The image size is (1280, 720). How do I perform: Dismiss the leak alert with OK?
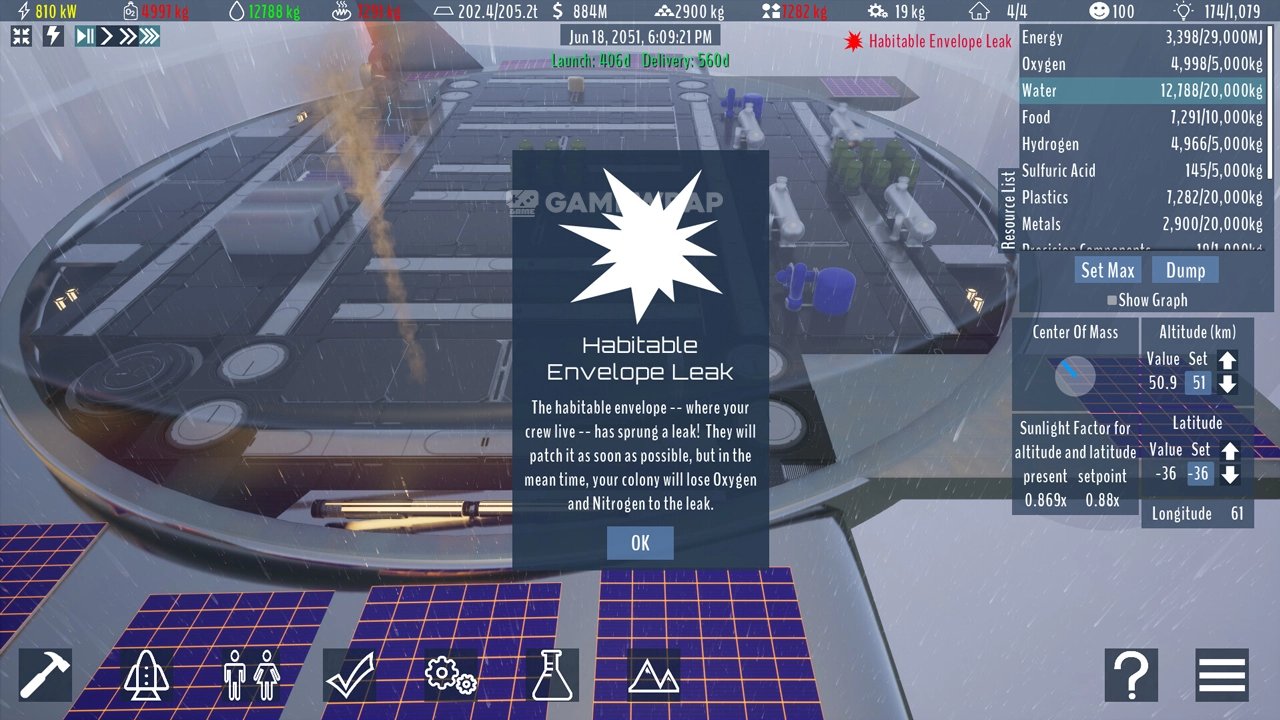[640, 543]
